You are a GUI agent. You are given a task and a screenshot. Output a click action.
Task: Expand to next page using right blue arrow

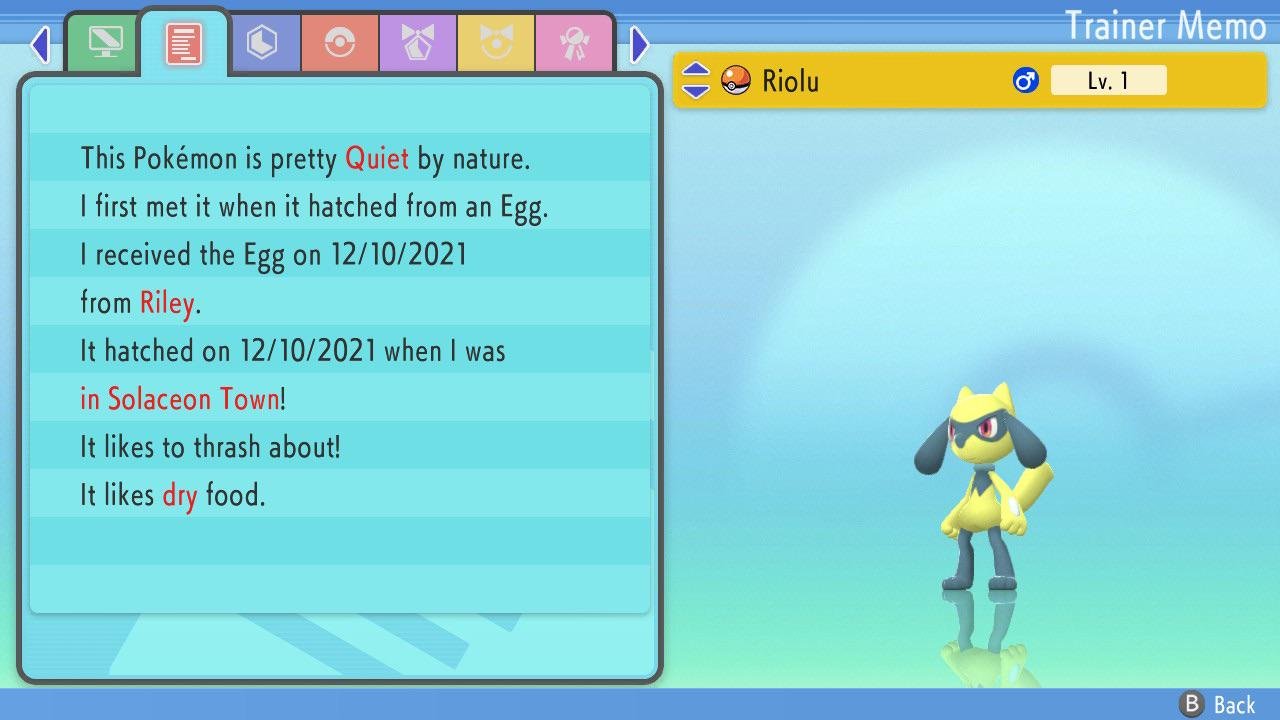640,44
